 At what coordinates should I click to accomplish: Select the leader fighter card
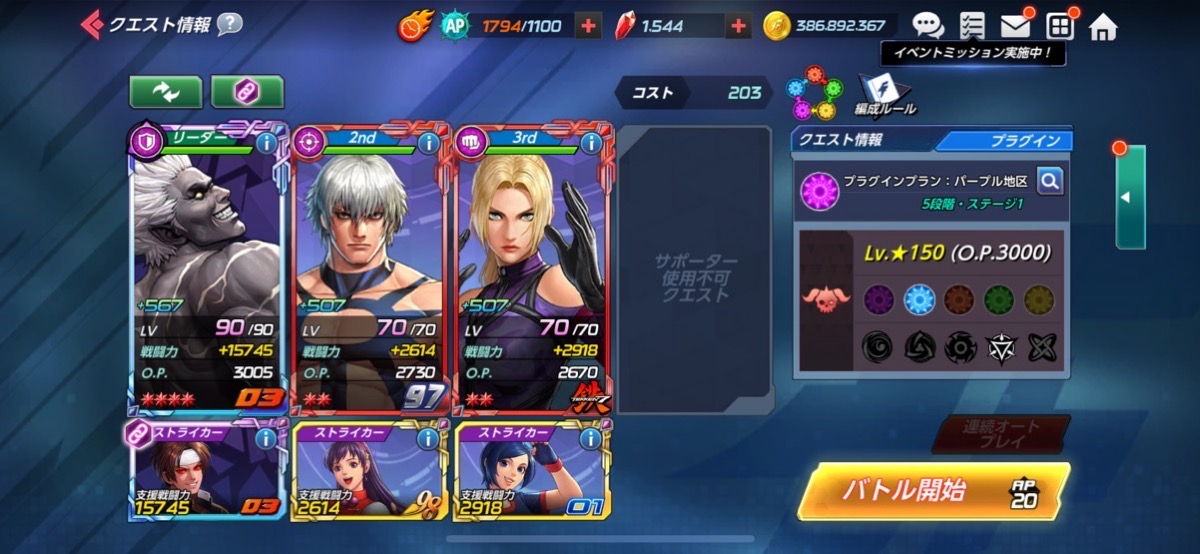click(x=209, y=270)
